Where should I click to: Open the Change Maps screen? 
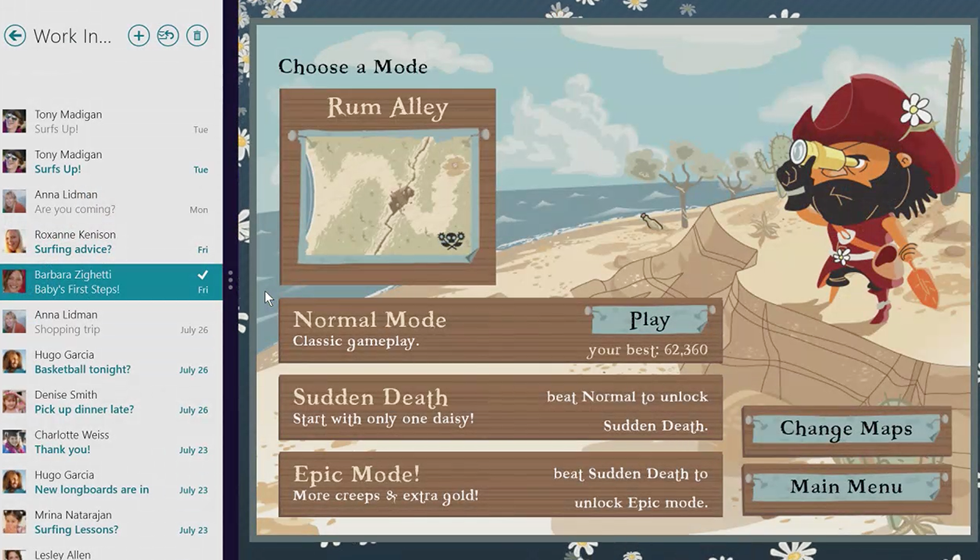coord(846,429)
